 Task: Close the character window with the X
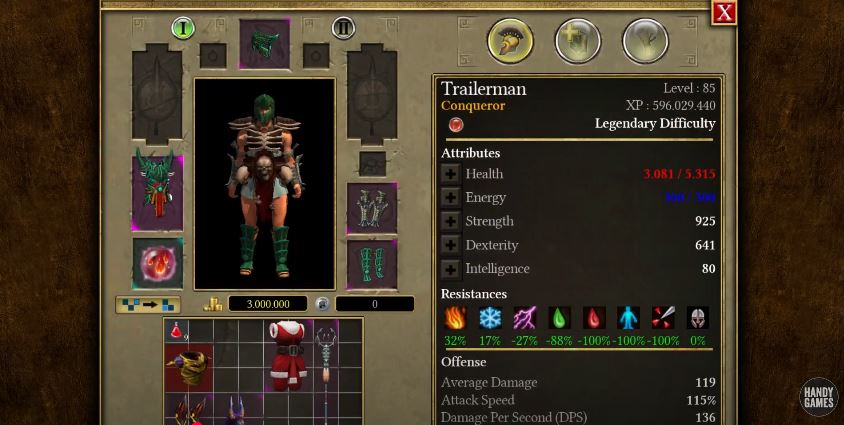click(724, 12)
